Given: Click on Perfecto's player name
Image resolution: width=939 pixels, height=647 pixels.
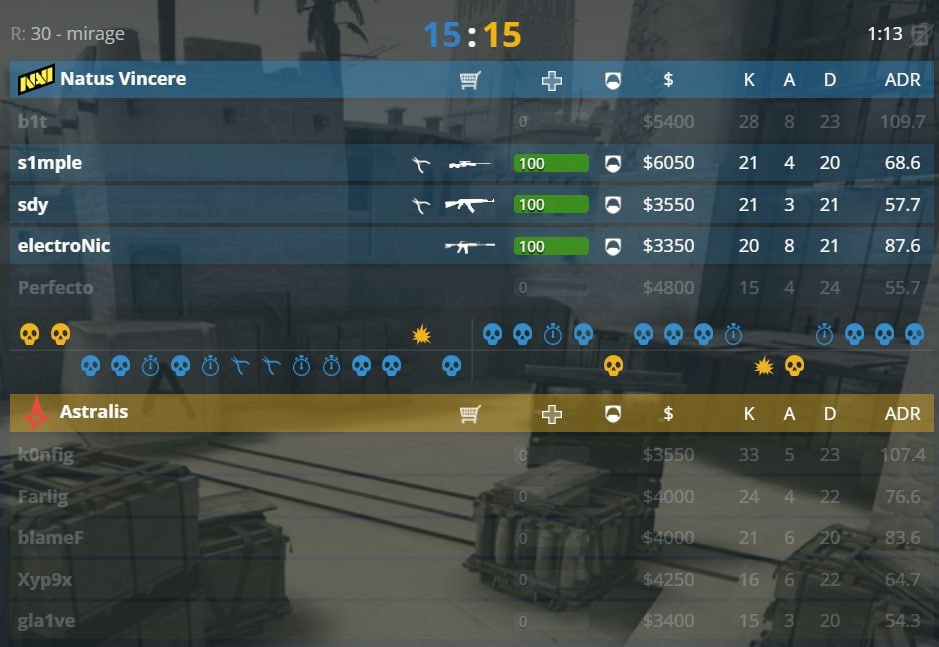Looking at the screenshot, I should point(55,288).
